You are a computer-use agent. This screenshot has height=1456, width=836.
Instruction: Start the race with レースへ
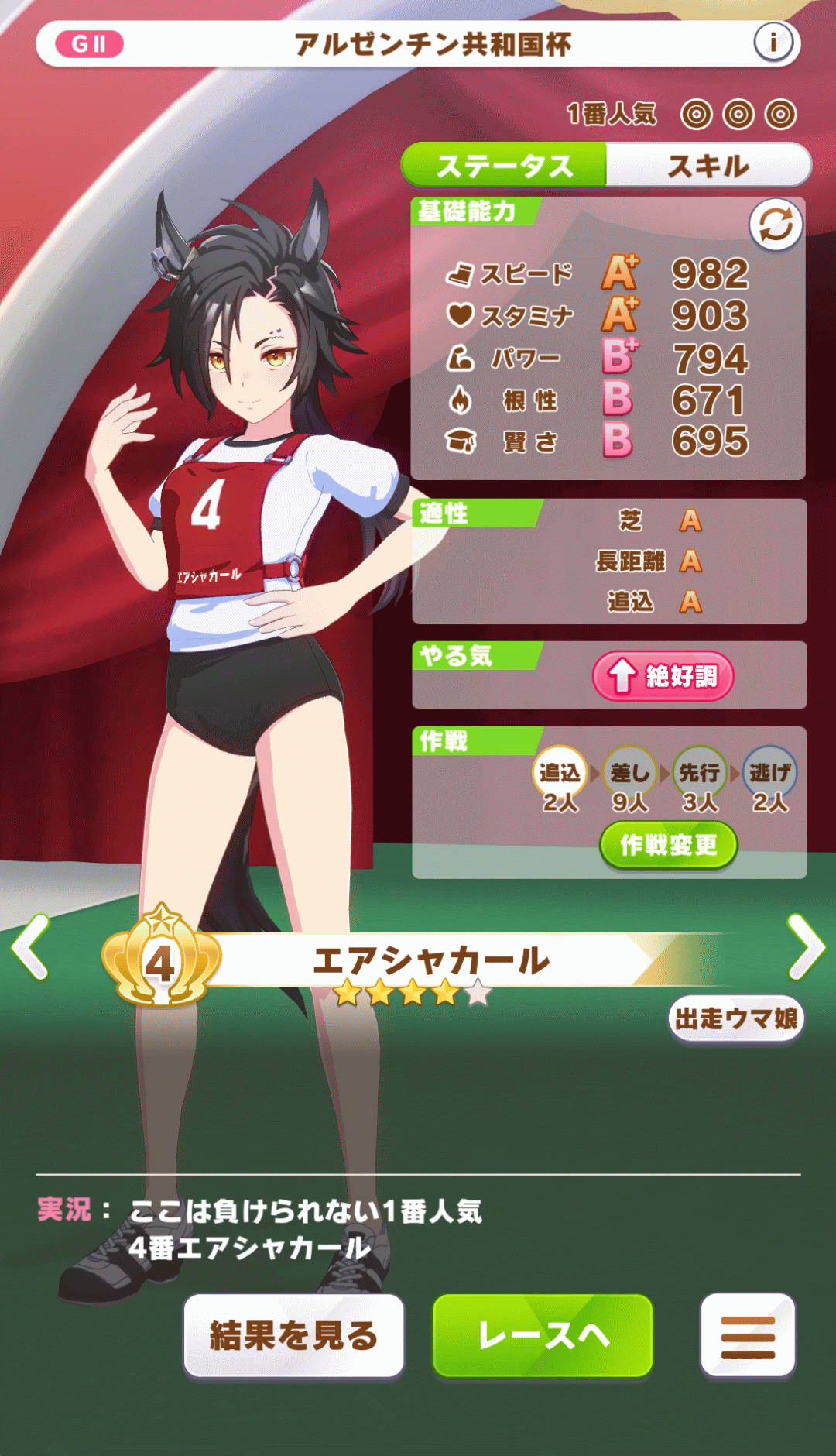[x=543, y=1336]
